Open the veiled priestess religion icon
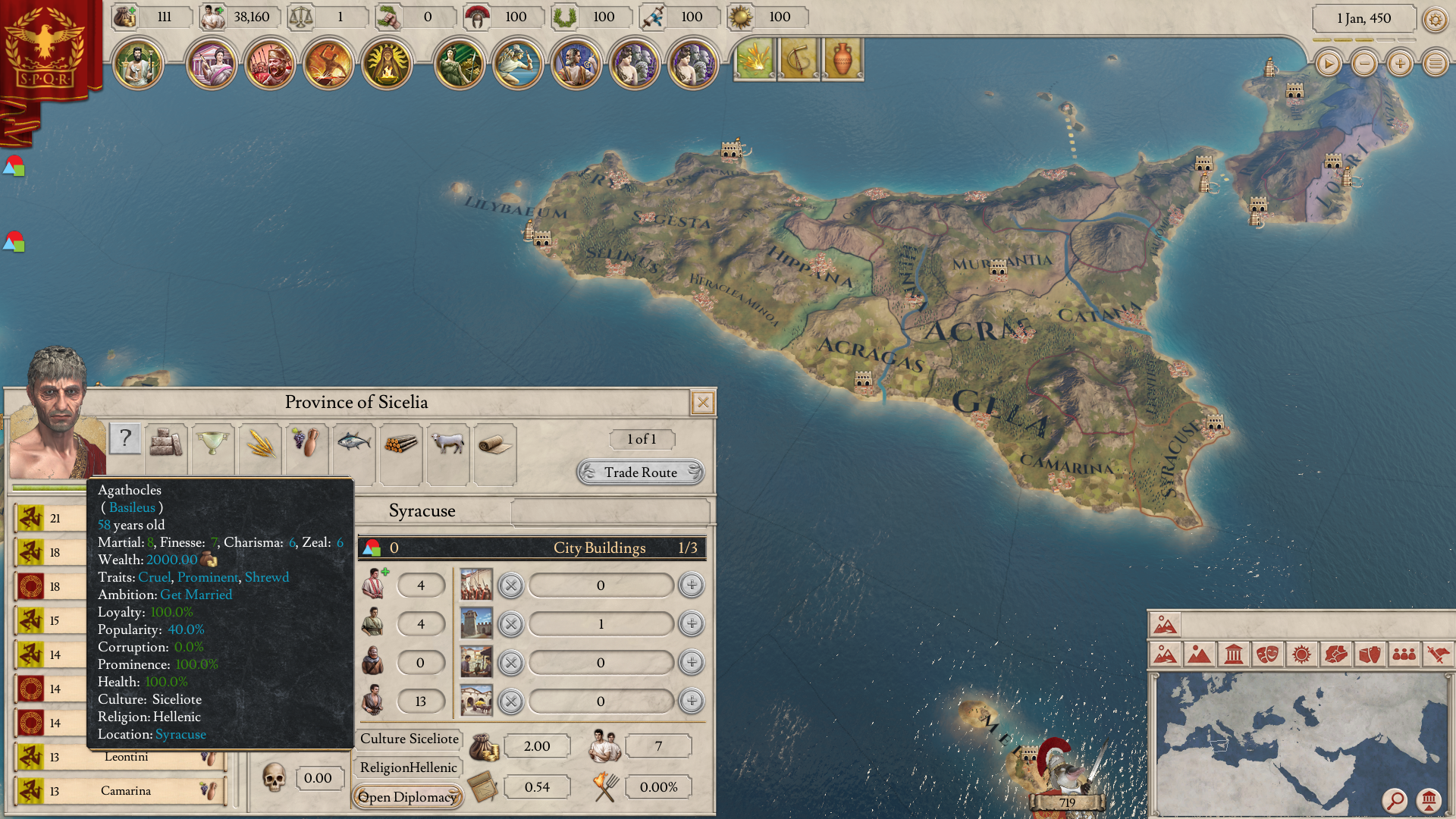This screenshot has height=819, width=1456. pos(387,64)
